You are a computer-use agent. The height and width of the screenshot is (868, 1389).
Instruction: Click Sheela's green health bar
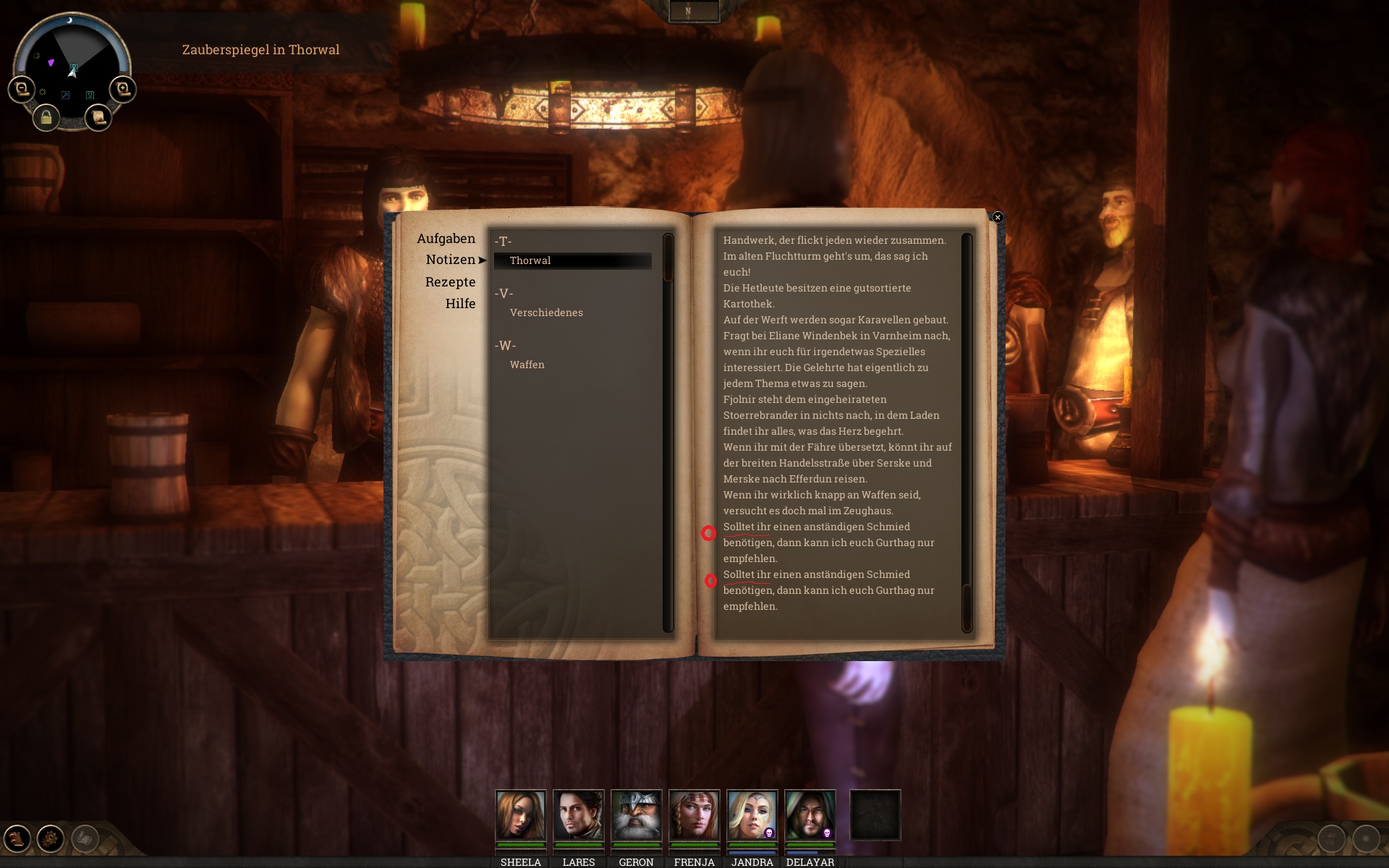click(x=521, y=844)
